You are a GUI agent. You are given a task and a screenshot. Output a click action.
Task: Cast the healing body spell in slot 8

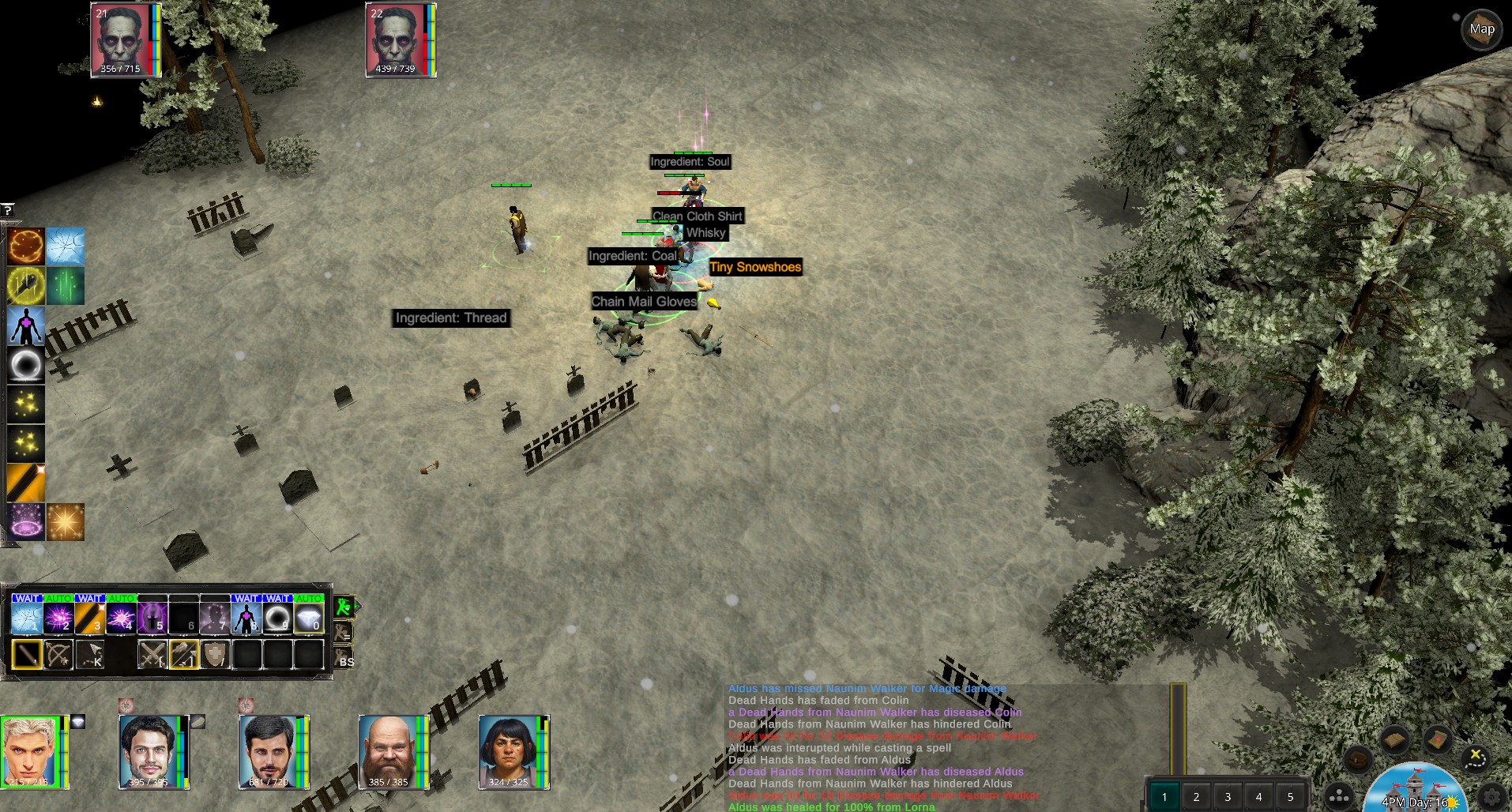click(246, 618)
